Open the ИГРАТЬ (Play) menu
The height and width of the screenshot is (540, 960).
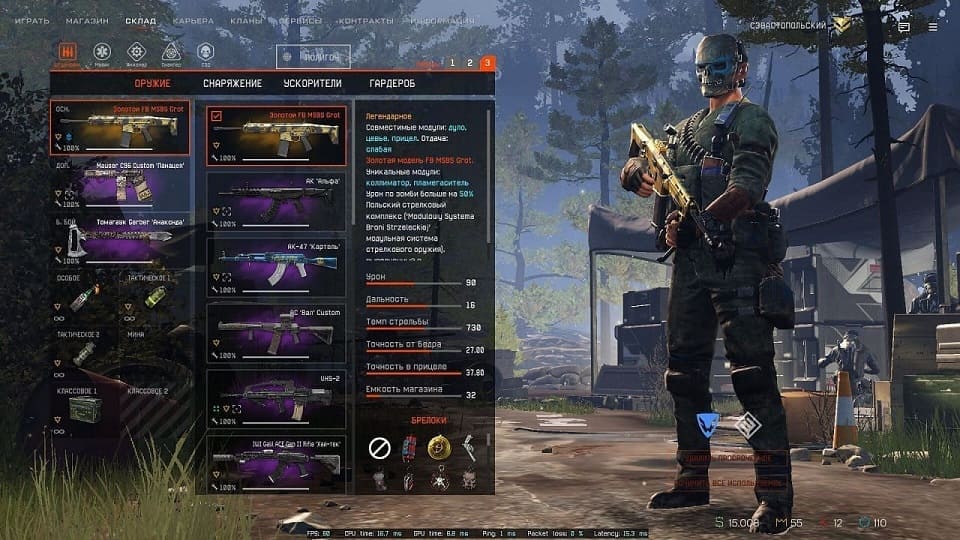coord(31,20)
